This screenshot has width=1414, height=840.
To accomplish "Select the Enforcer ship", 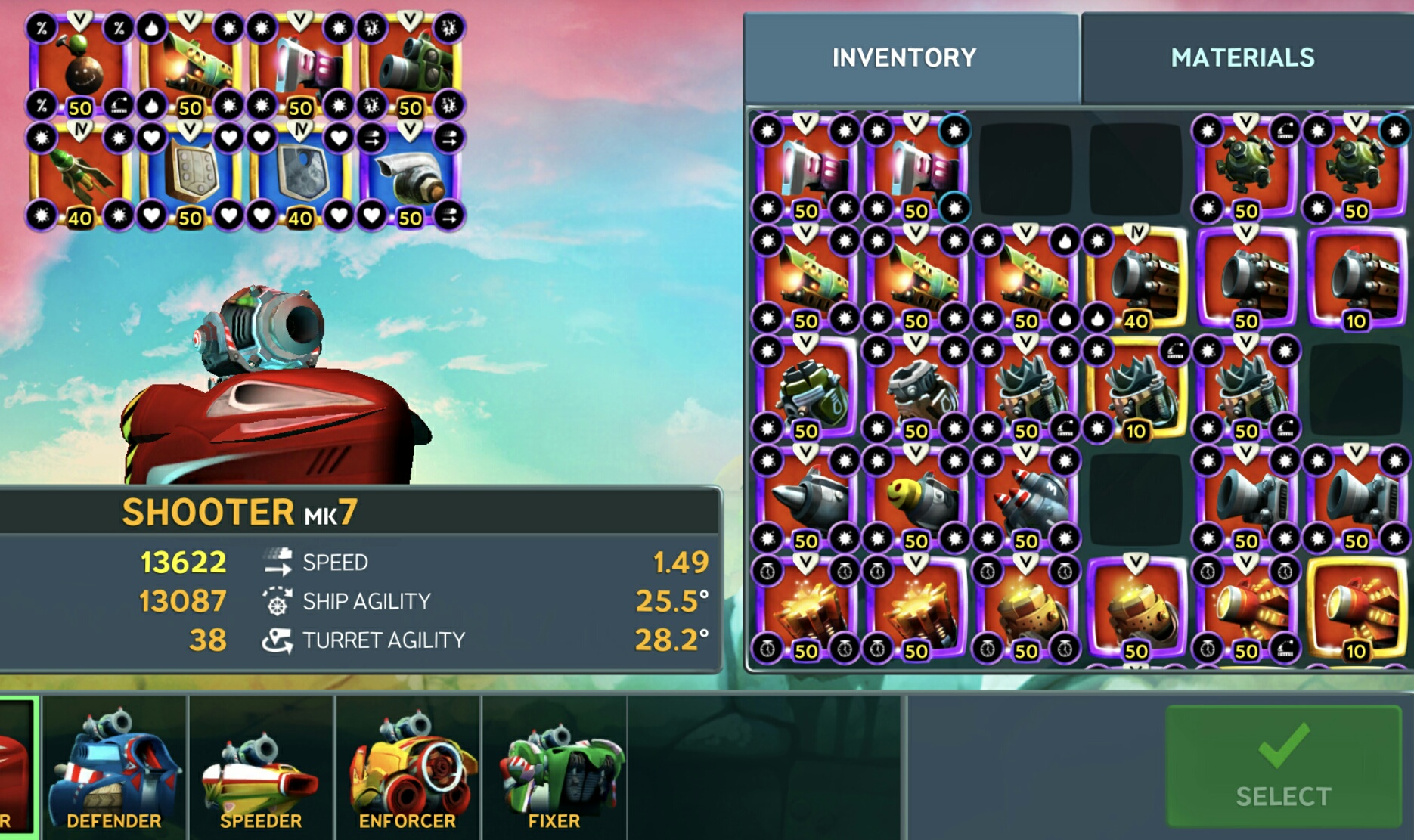I will (x=408, y=769).
